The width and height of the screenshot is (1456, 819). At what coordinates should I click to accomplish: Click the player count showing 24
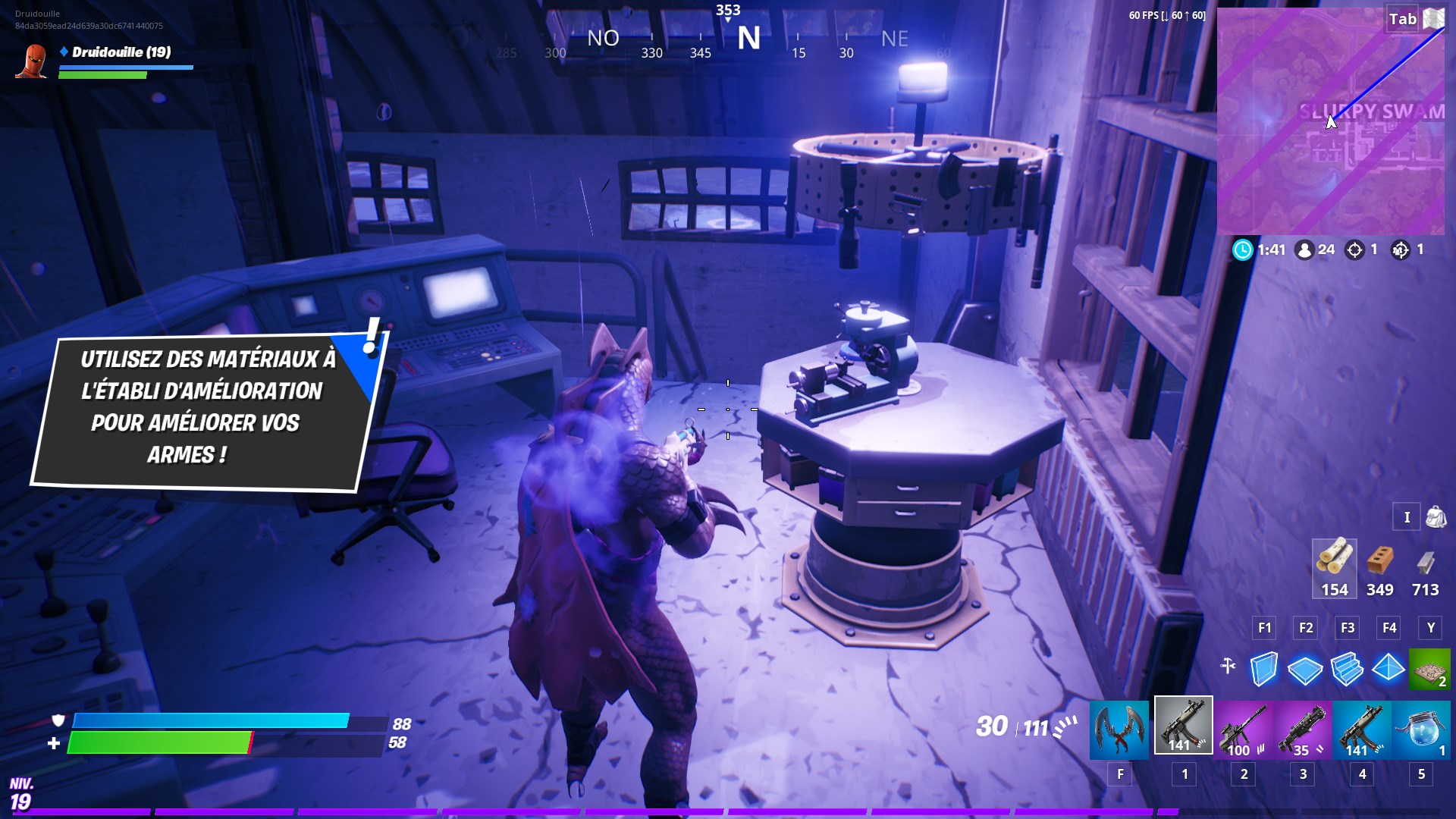tap(1316, 249)
